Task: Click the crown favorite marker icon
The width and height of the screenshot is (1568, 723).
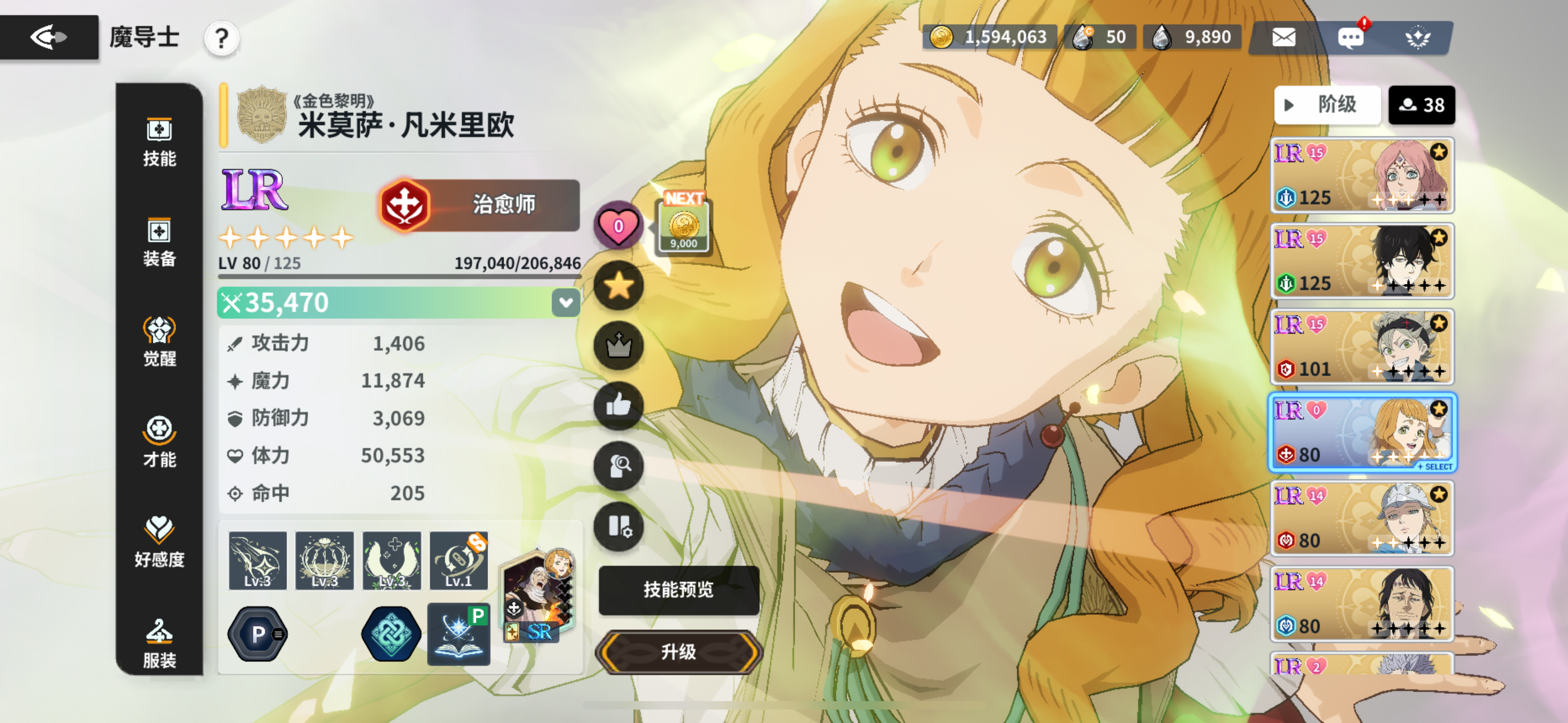Action: (619, 345)
